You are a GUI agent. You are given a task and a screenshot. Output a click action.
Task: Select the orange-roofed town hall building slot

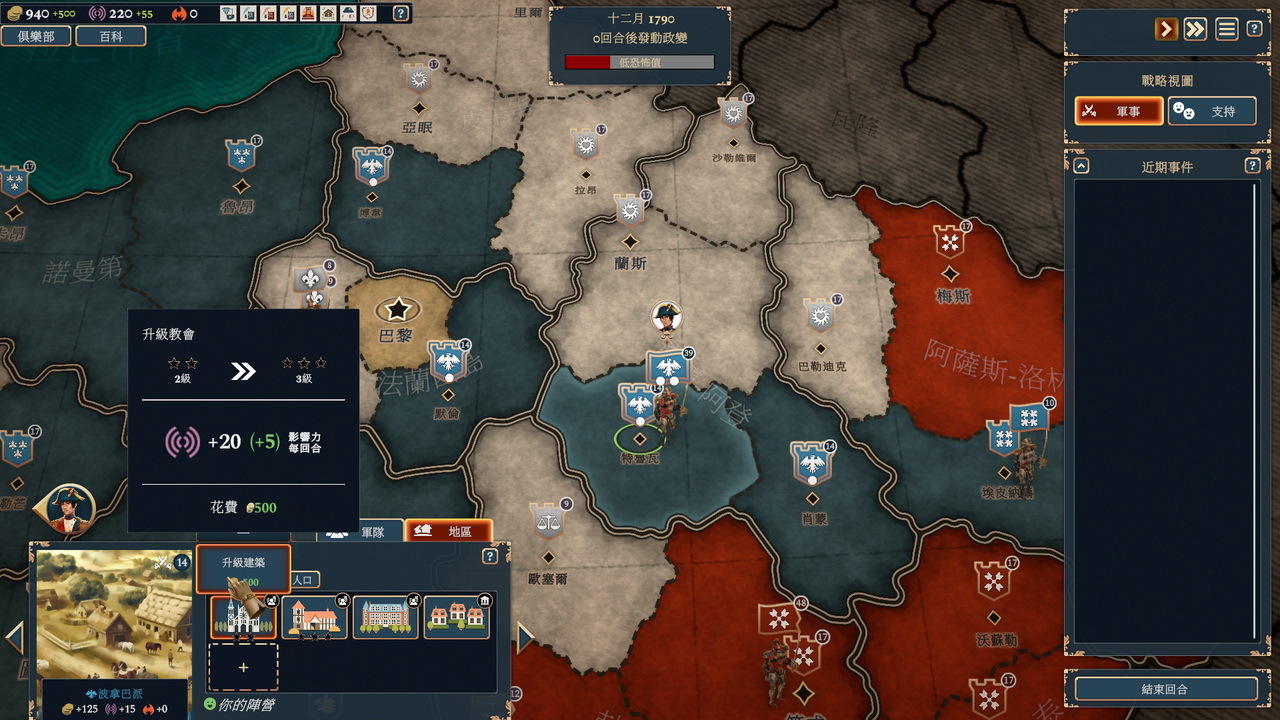click(315, 618)
